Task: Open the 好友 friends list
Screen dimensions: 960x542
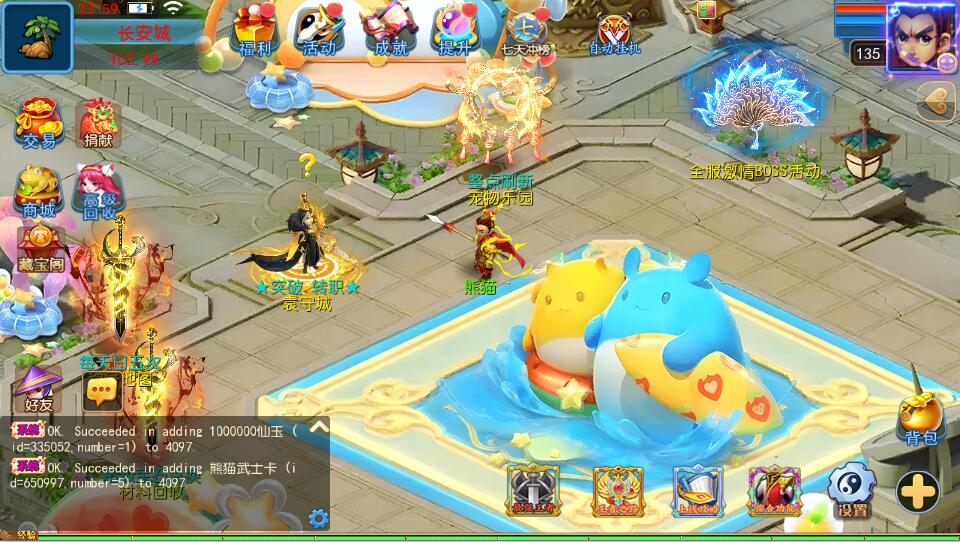Action: tap(39, 387)
